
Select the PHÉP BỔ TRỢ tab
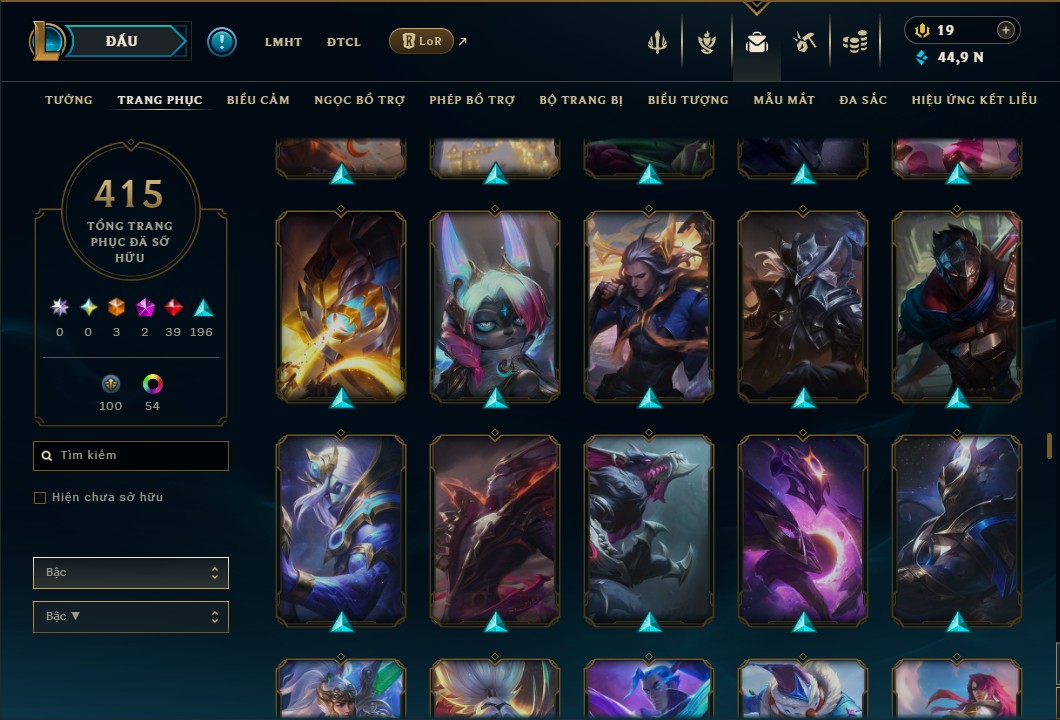coord(472,100)
